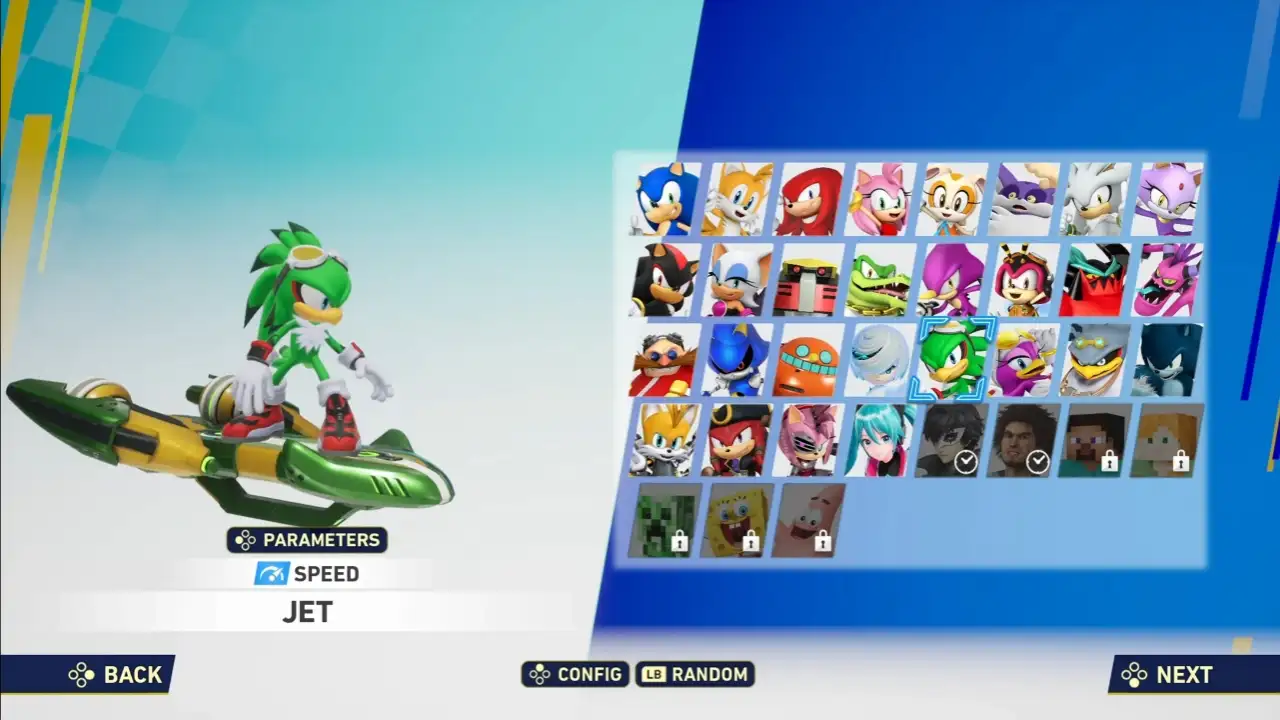Select Blaze at the end of row one
Screen dimensions: 1280x720
pyautogui.click(x=1166, y=200)
